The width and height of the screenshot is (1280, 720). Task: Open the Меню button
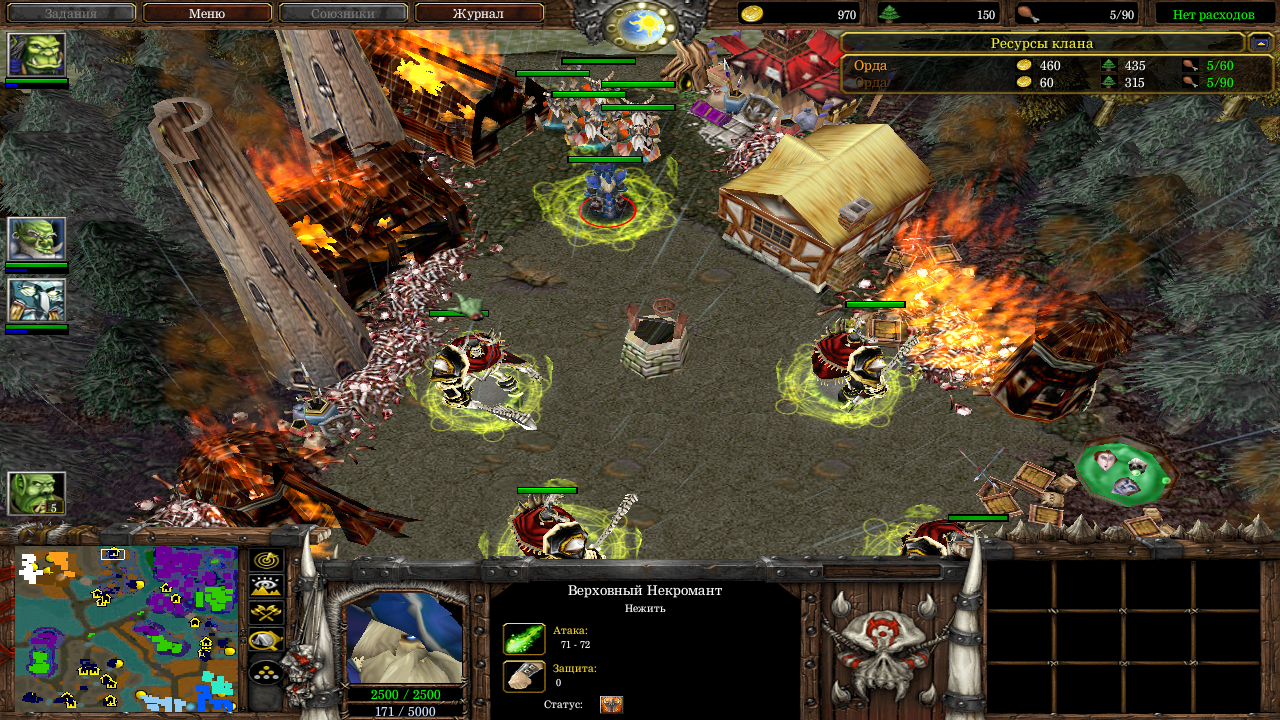coord(207,13)
